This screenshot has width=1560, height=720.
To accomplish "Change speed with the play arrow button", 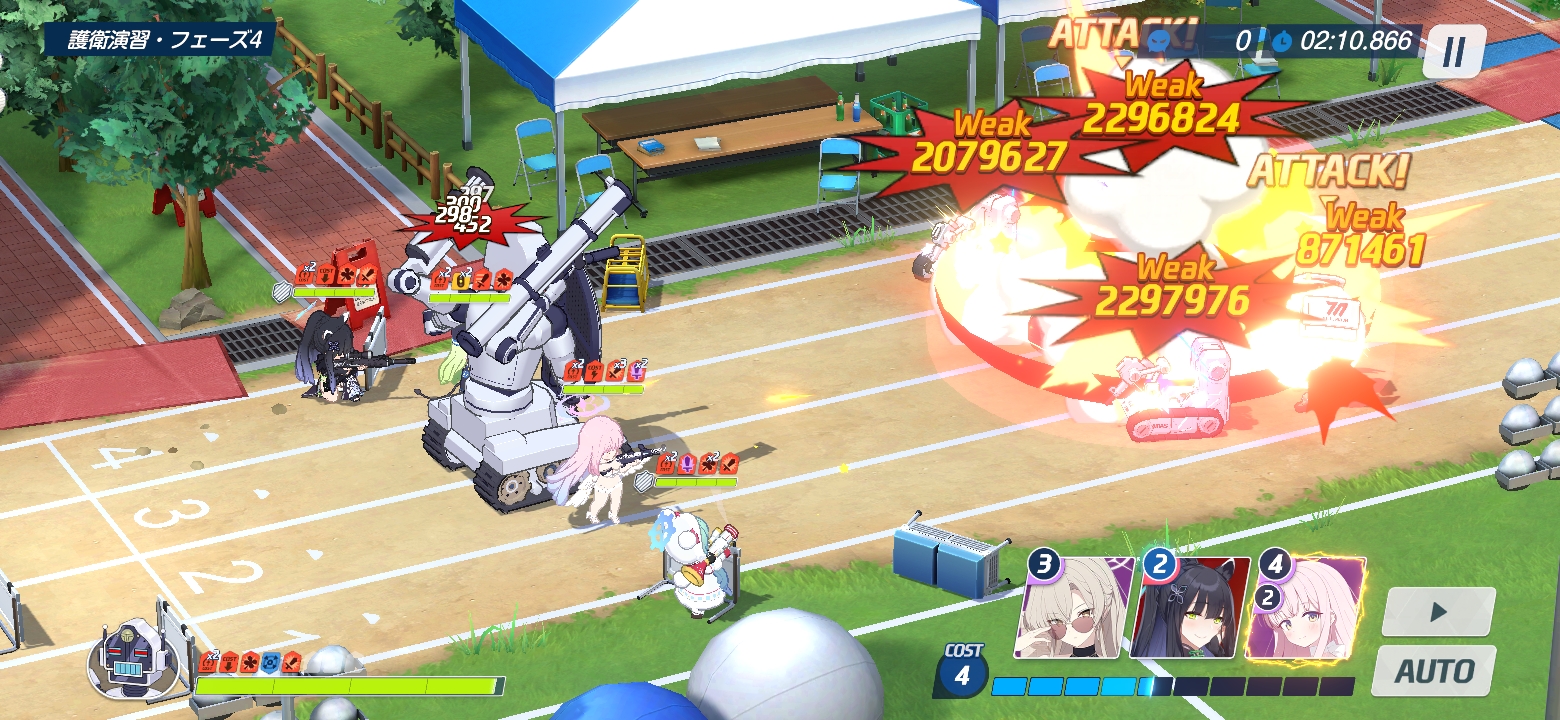I will coord(1438,612).
